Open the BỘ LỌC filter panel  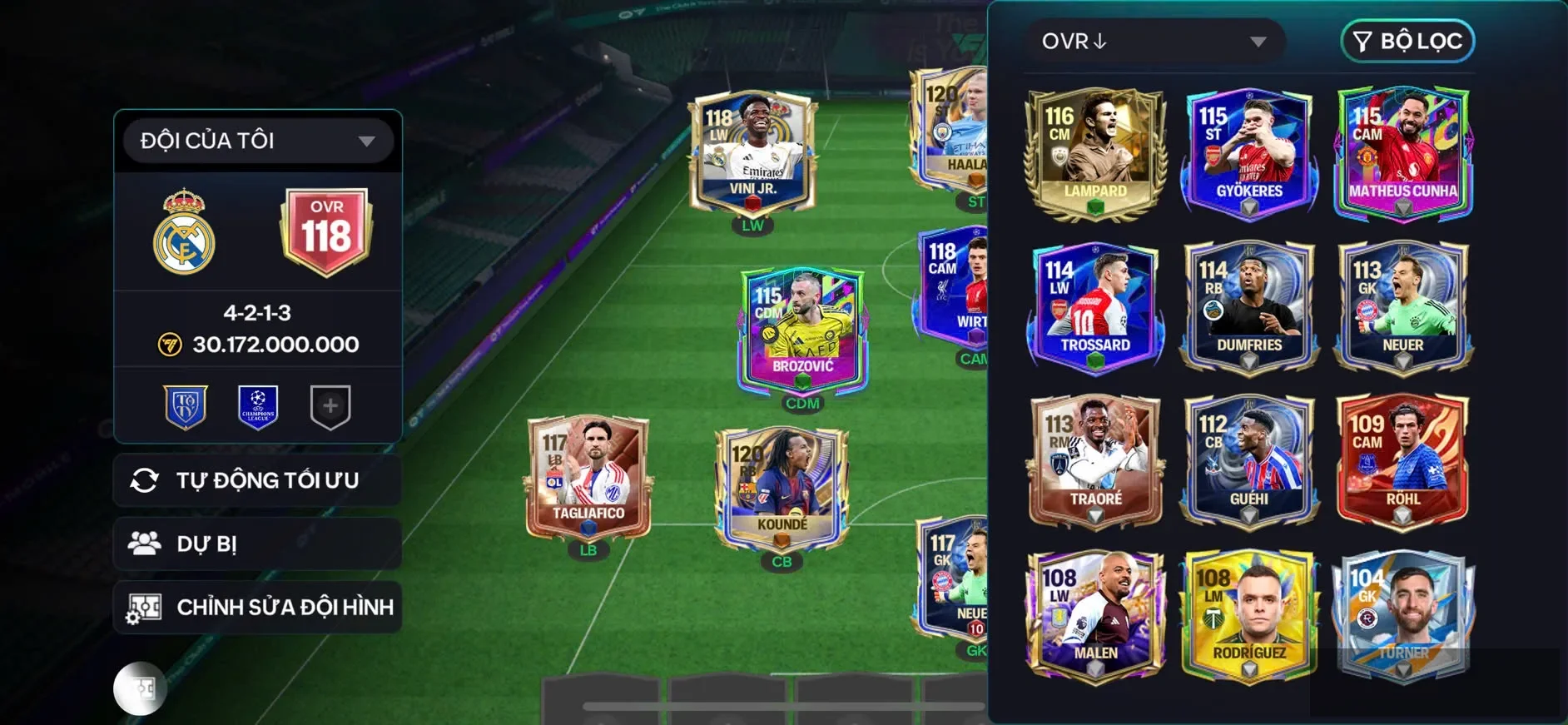[x=1407, y=41]
